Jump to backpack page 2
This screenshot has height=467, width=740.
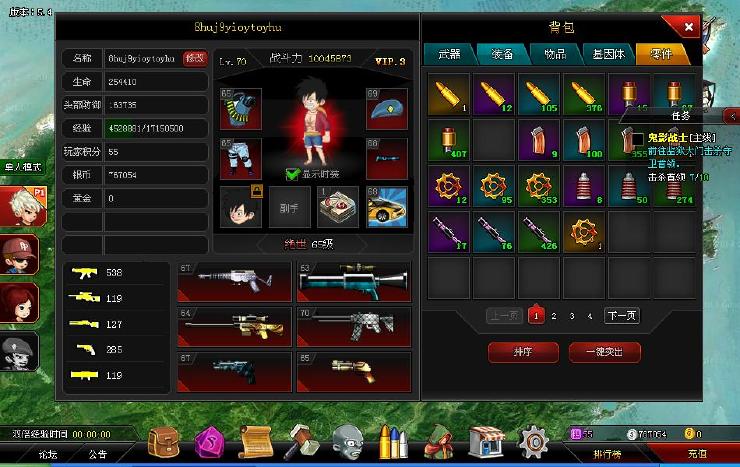555,316
